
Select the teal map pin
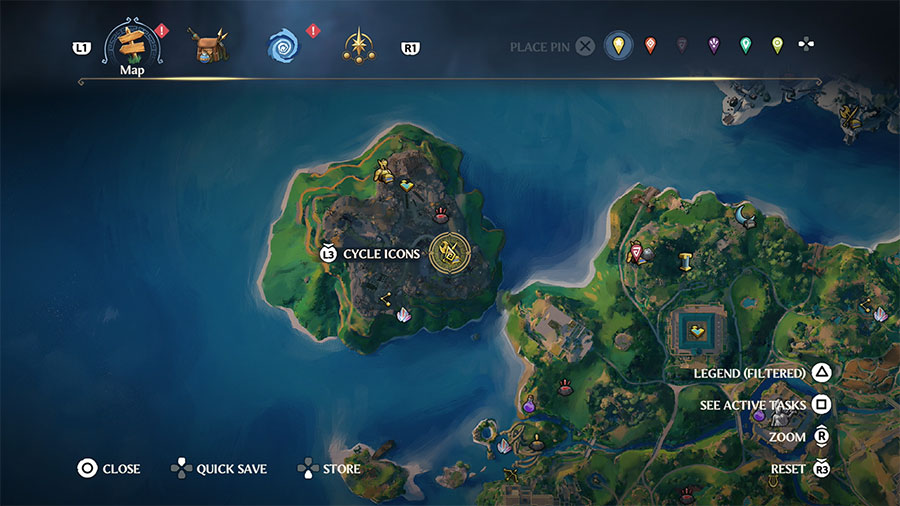pyautogui.click(x=745, y=46)
